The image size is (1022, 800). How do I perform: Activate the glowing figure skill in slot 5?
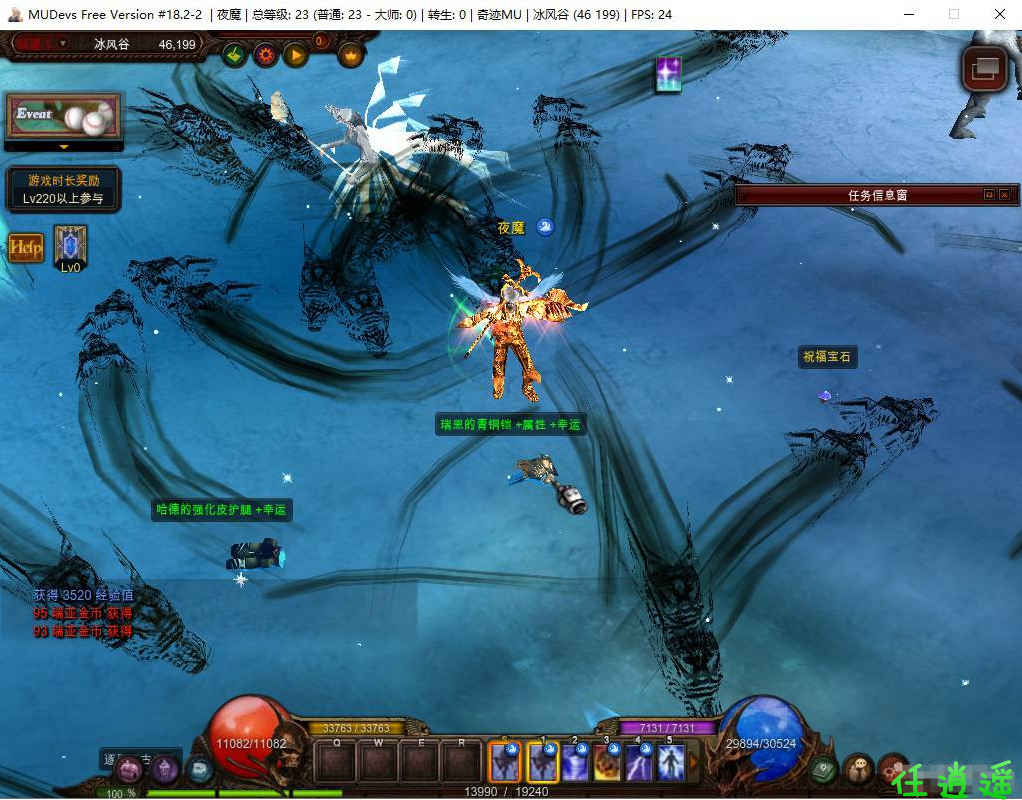[x=670, y=764]
